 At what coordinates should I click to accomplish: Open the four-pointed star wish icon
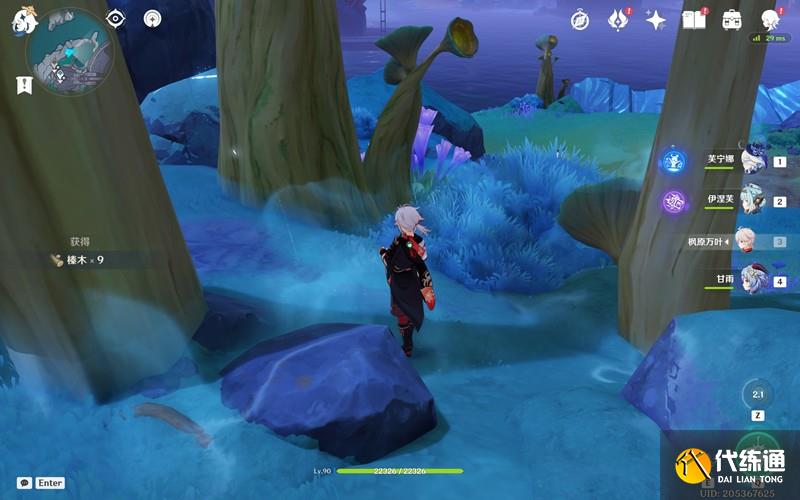click(x=656, y=19)
